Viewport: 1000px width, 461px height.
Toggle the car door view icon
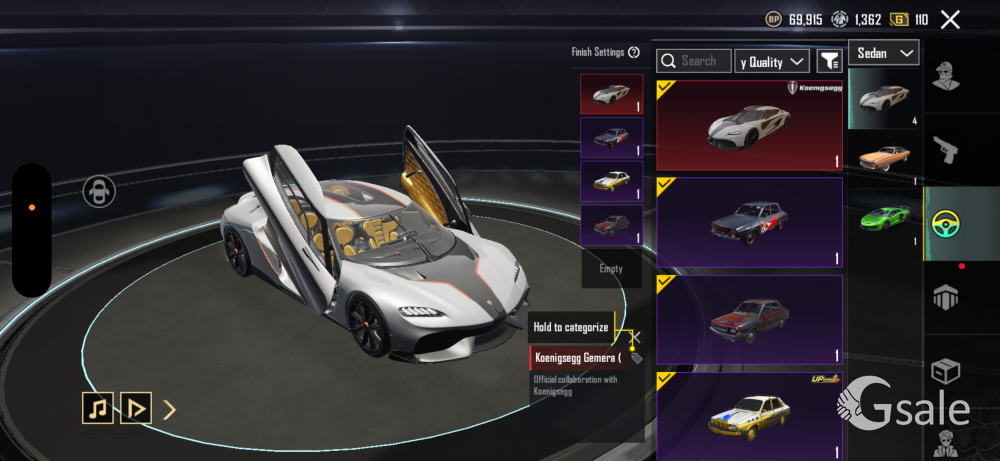[98, 191]
